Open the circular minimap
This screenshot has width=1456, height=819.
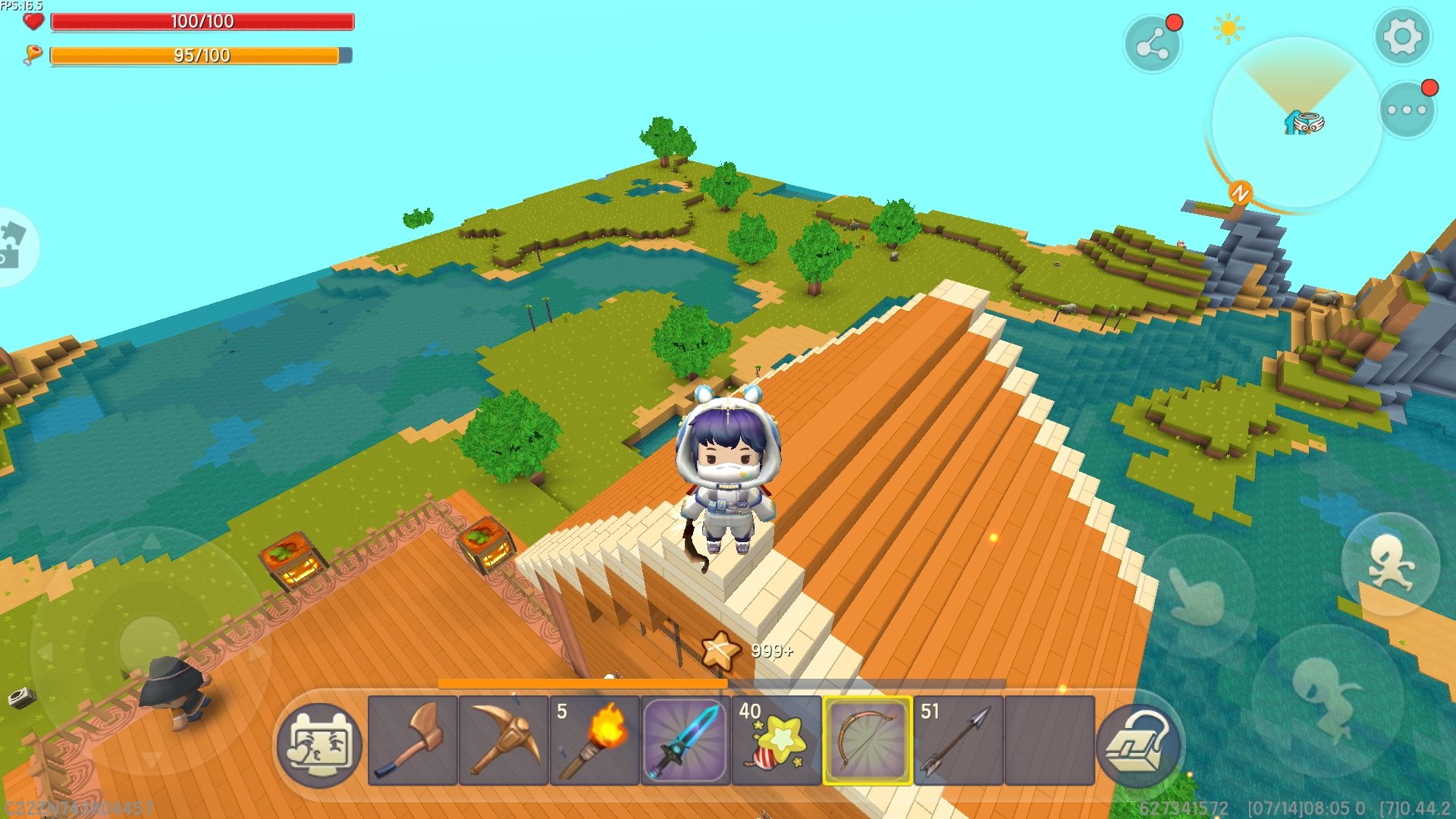(x=1295, y=123)
